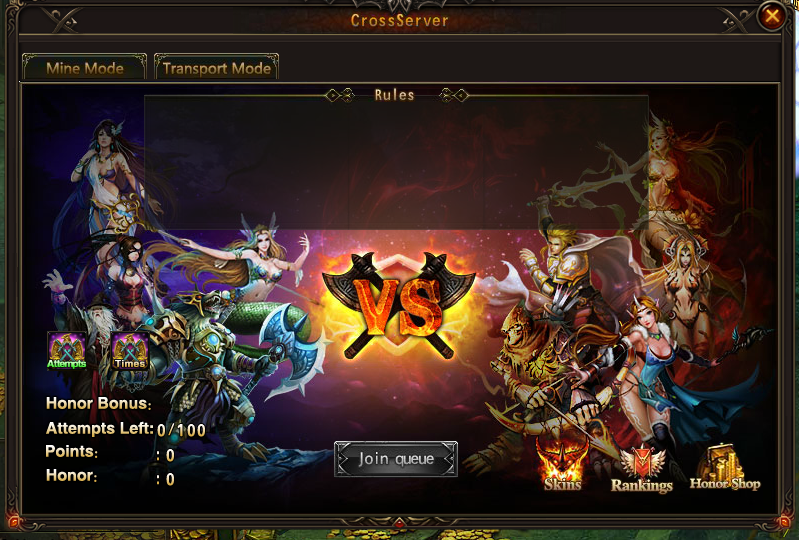Open the Honor Shop
The width and height of the screenshot is (799, 540).
point(725,466)
